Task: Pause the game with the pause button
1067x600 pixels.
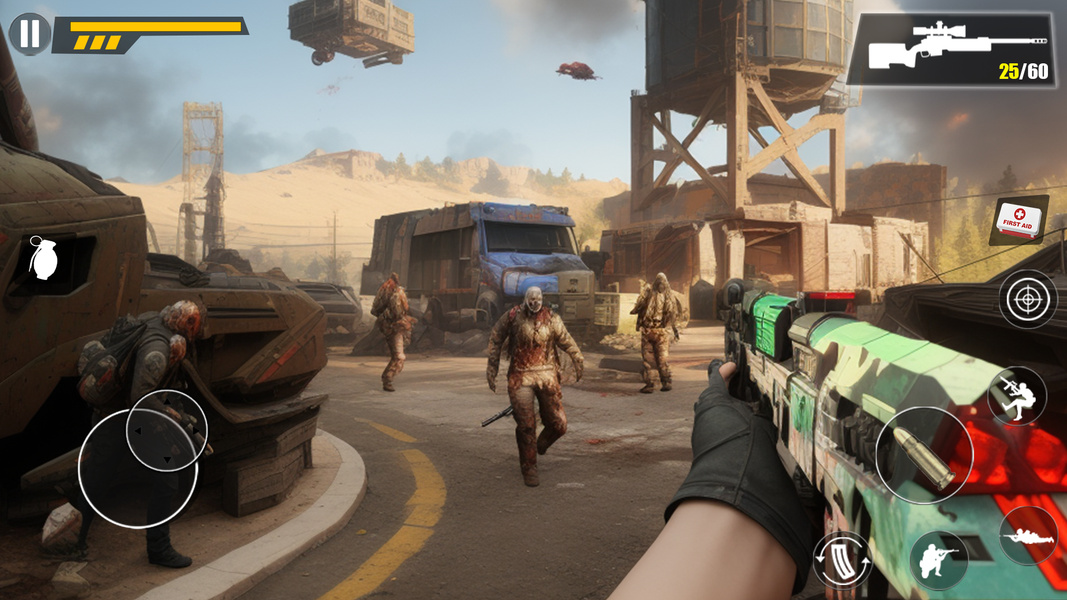Action: tap(30, 34)
